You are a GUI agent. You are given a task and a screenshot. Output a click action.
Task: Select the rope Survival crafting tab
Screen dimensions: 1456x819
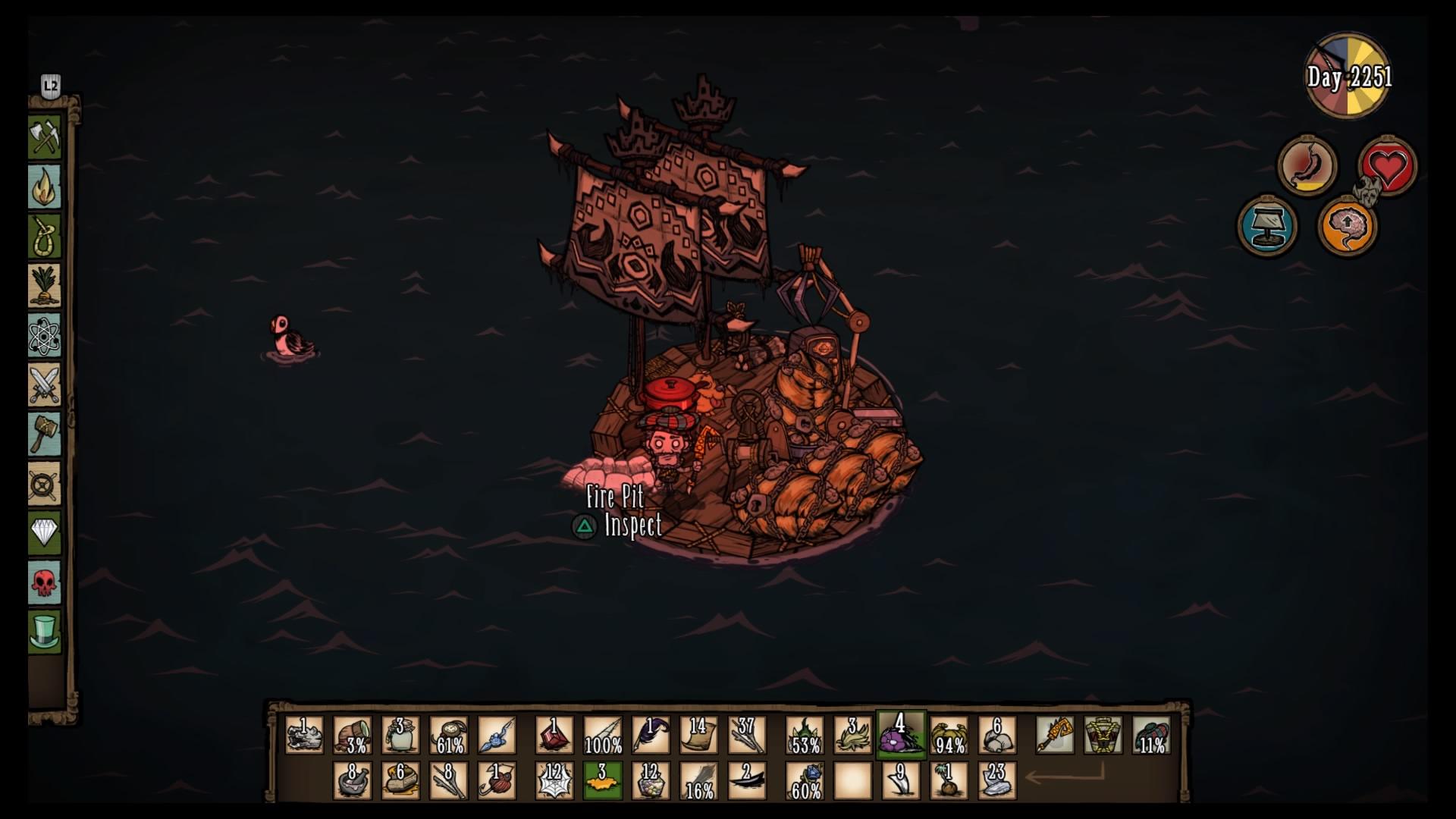[45, 237]
